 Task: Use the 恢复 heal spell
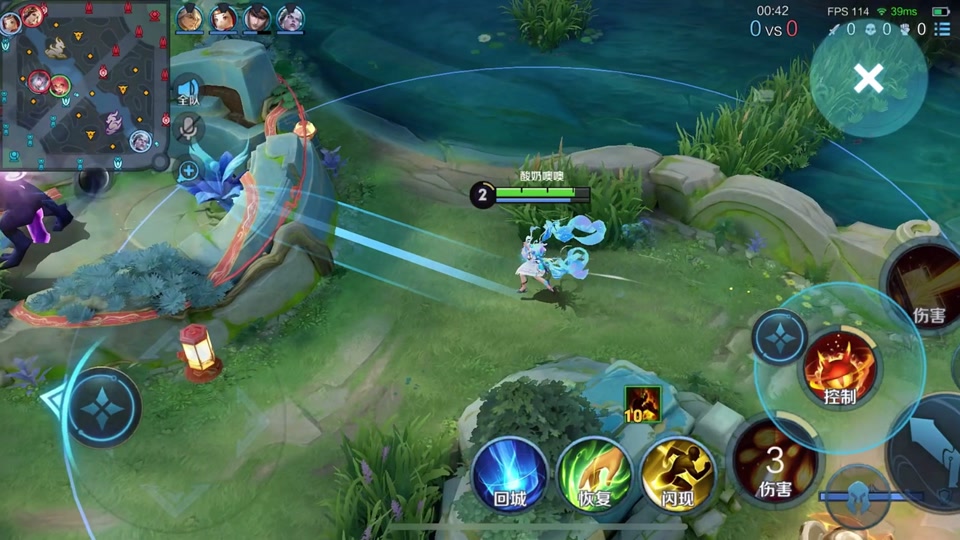coord(594,473)
